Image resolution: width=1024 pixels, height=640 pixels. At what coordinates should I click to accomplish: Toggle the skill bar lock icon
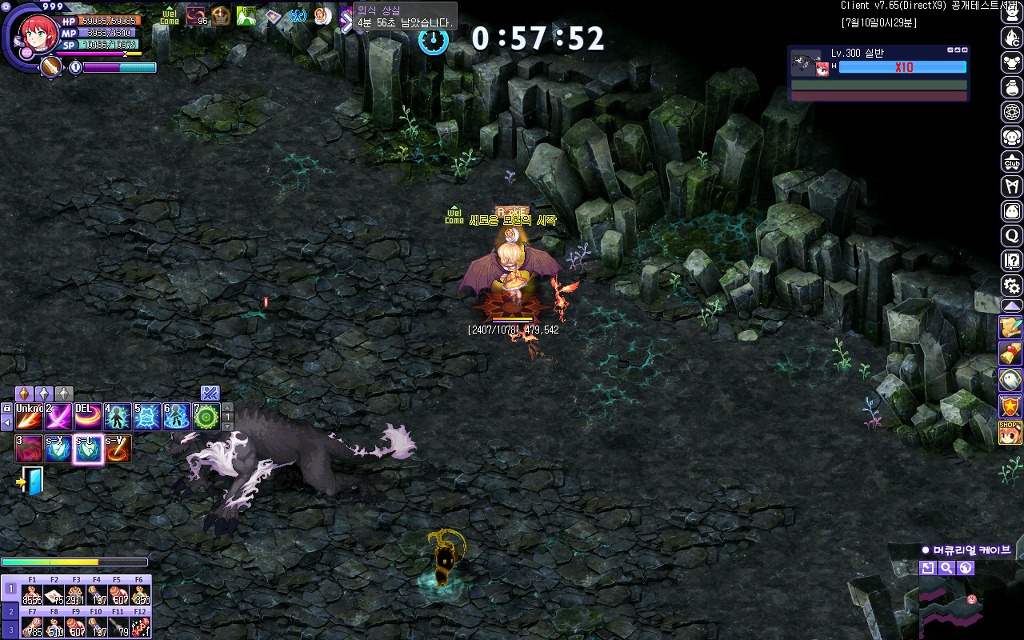pyautogui.click(x=7, y=408)
